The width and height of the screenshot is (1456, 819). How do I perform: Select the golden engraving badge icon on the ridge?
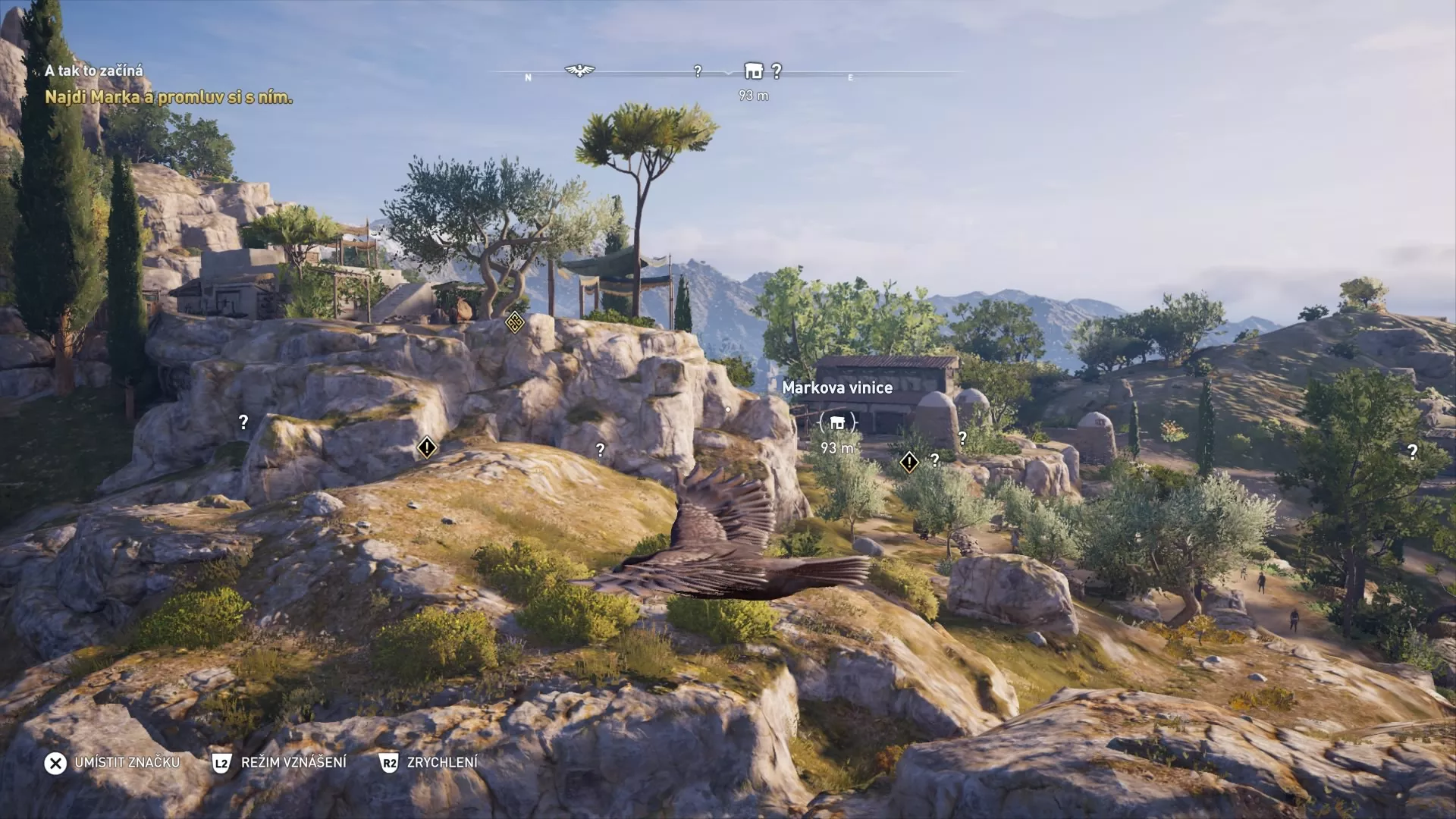[513, 322]
